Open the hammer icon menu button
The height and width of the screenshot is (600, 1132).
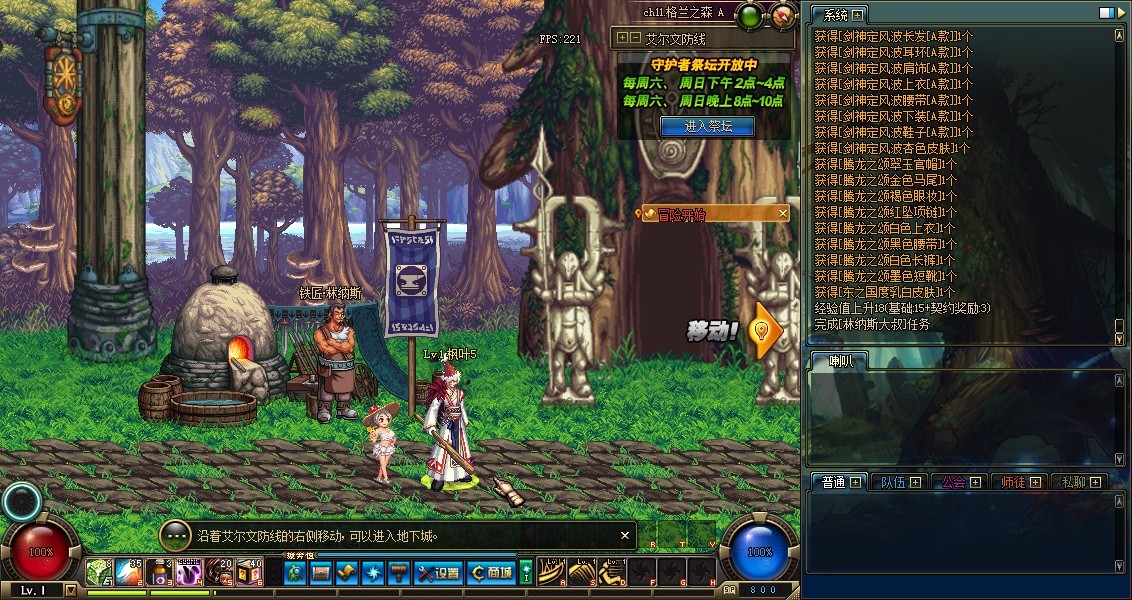point(399,573)
